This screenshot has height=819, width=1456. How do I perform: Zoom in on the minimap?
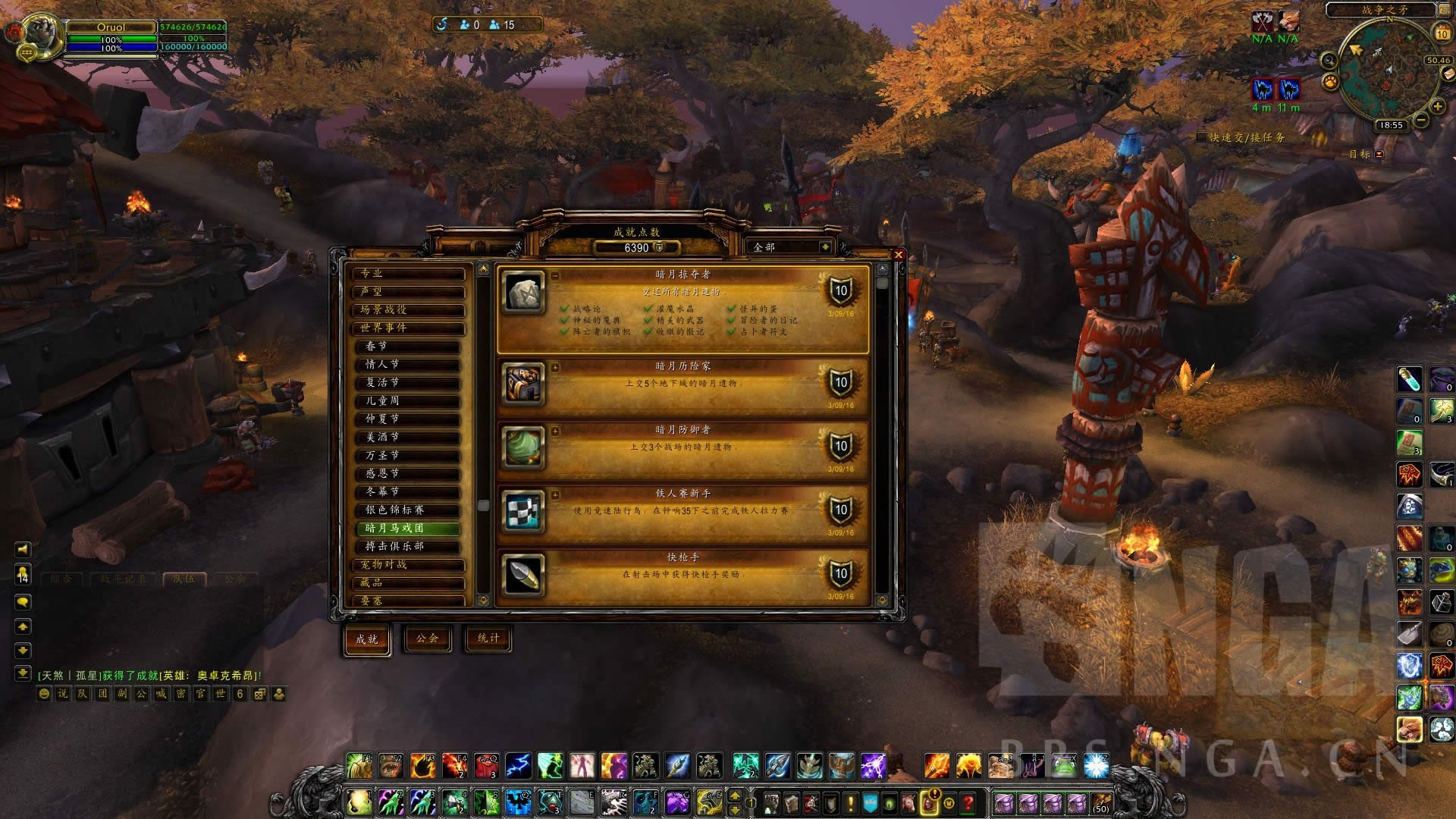point(1437,106)
